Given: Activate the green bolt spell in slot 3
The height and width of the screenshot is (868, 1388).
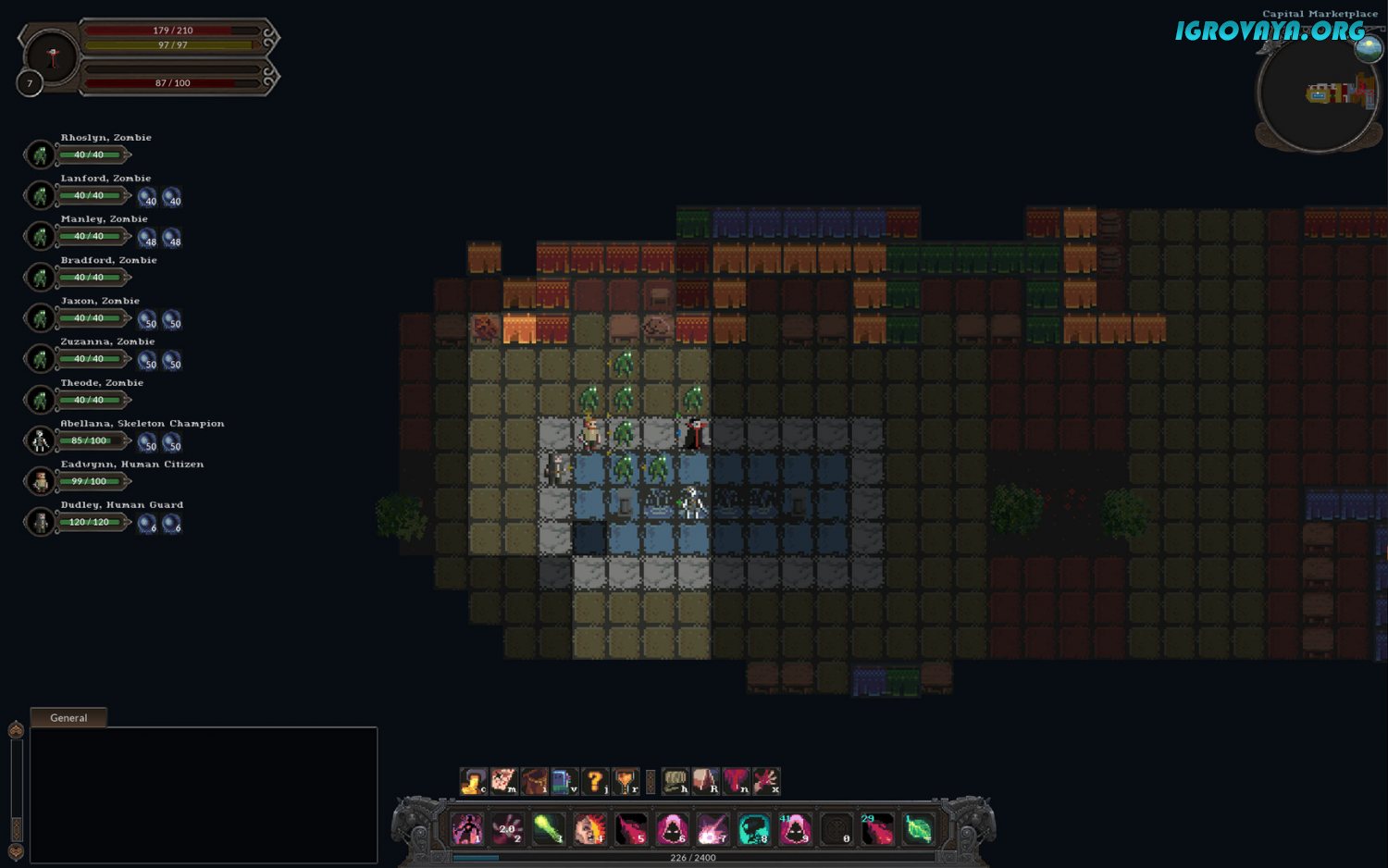Looking at the screenshot, I should tap(549, 829).
